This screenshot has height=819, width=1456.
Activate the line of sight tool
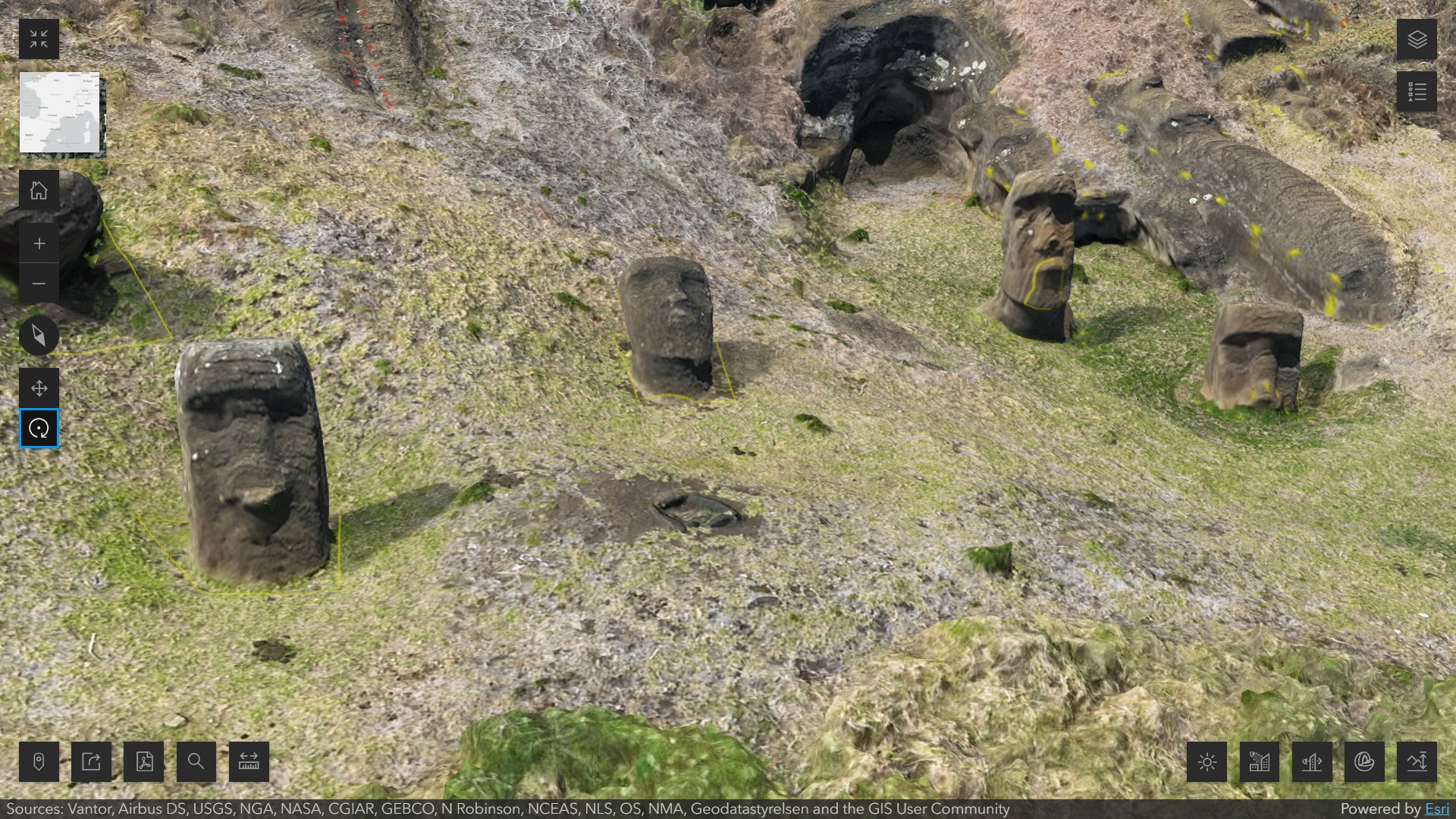point(1312,761)
